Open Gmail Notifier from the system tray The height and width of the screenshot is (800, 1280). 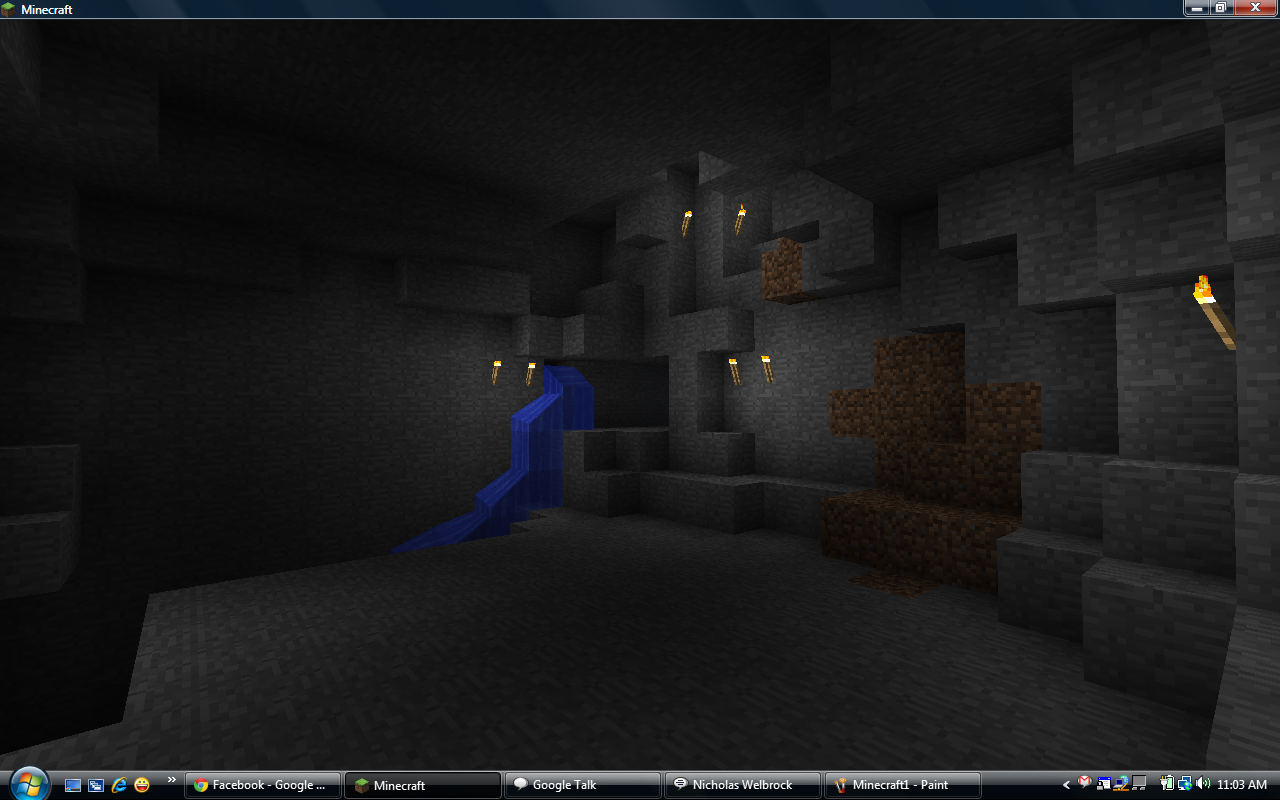(x=1085, y=785)
